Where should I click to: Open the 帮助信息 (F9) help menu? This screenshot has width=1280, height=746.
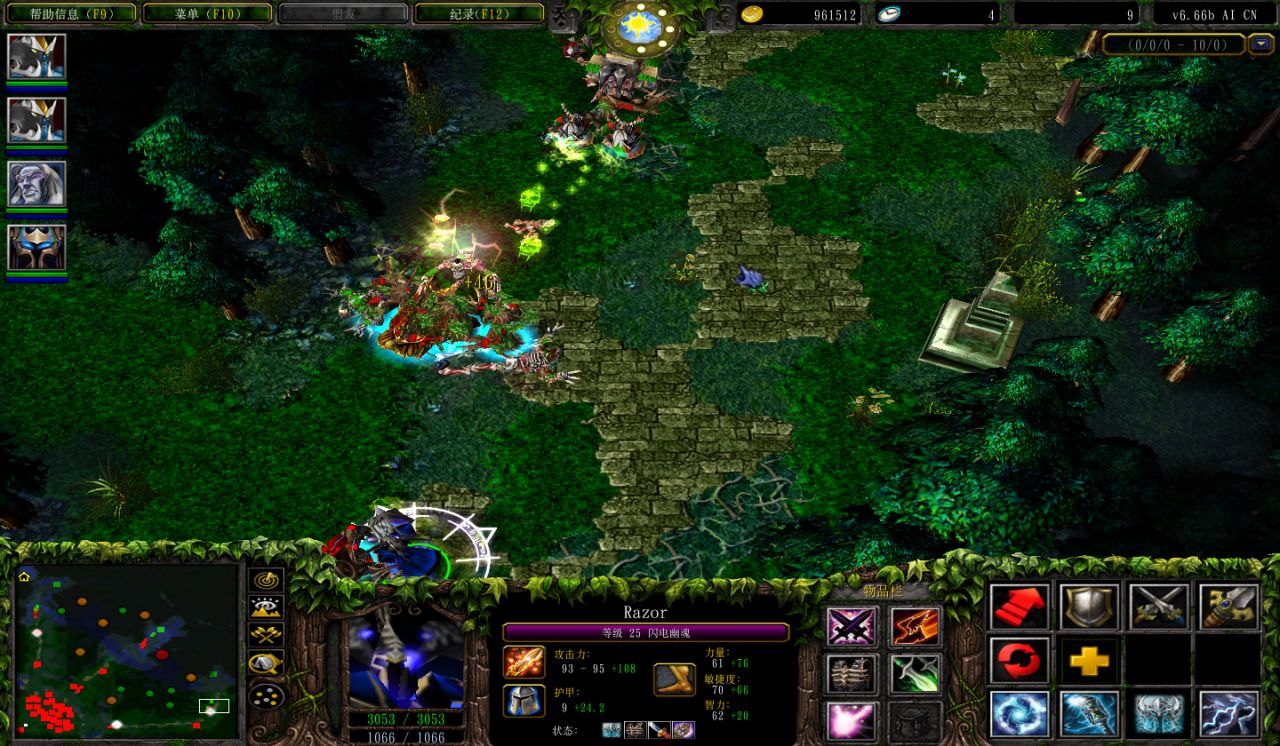point(68,13)
